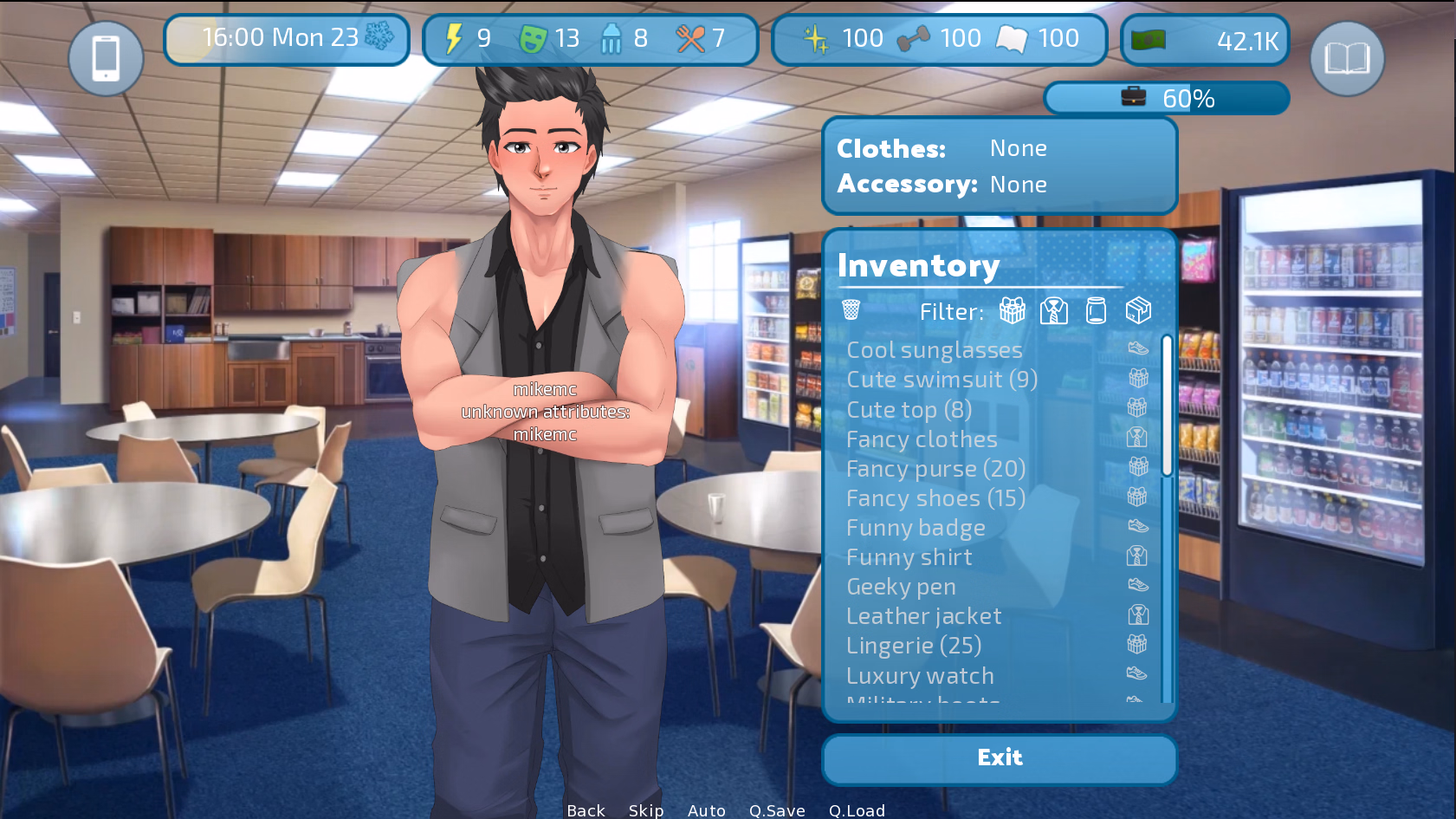This screenshot has height=819, width=1456.
Task: Select Fancy purse inventory entry
Action: coord(935,469)
